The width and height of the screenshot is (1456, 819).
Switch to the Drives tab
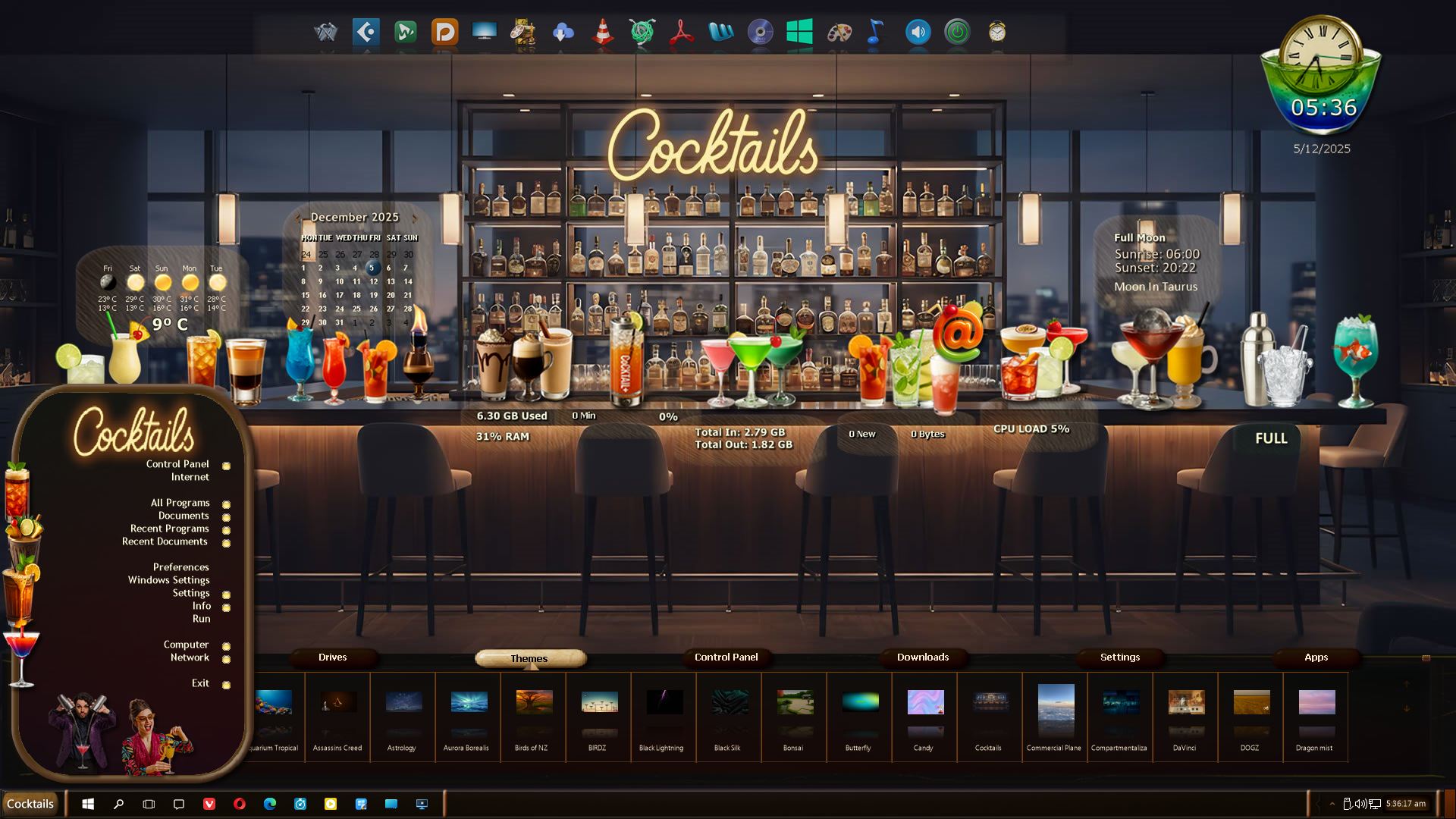[x=332, y=657]
